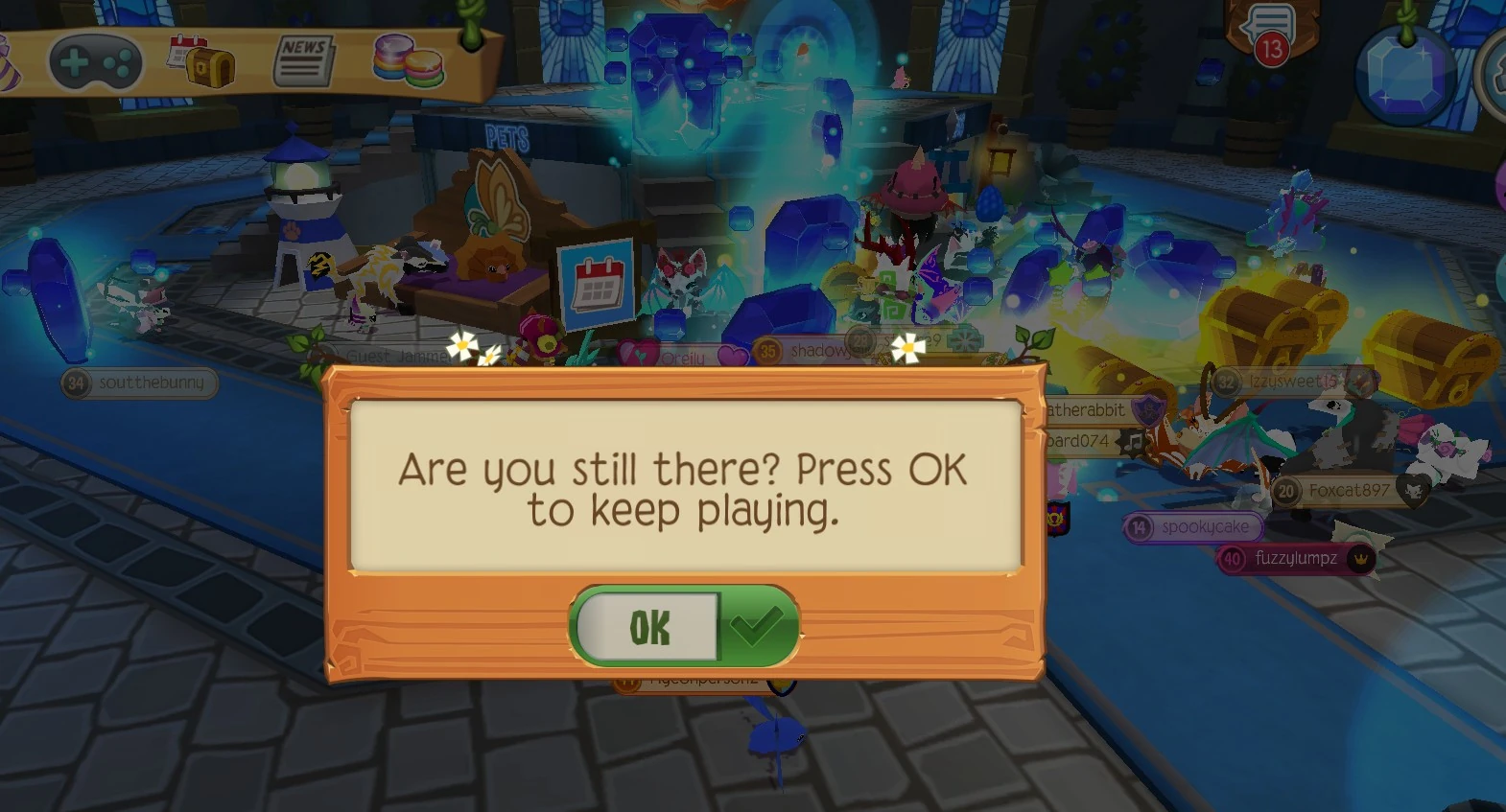Click the partially visible round icon at screen edge
Image resolution: width=1506 pixels, height=812 pixels.
click(1497, 72)
